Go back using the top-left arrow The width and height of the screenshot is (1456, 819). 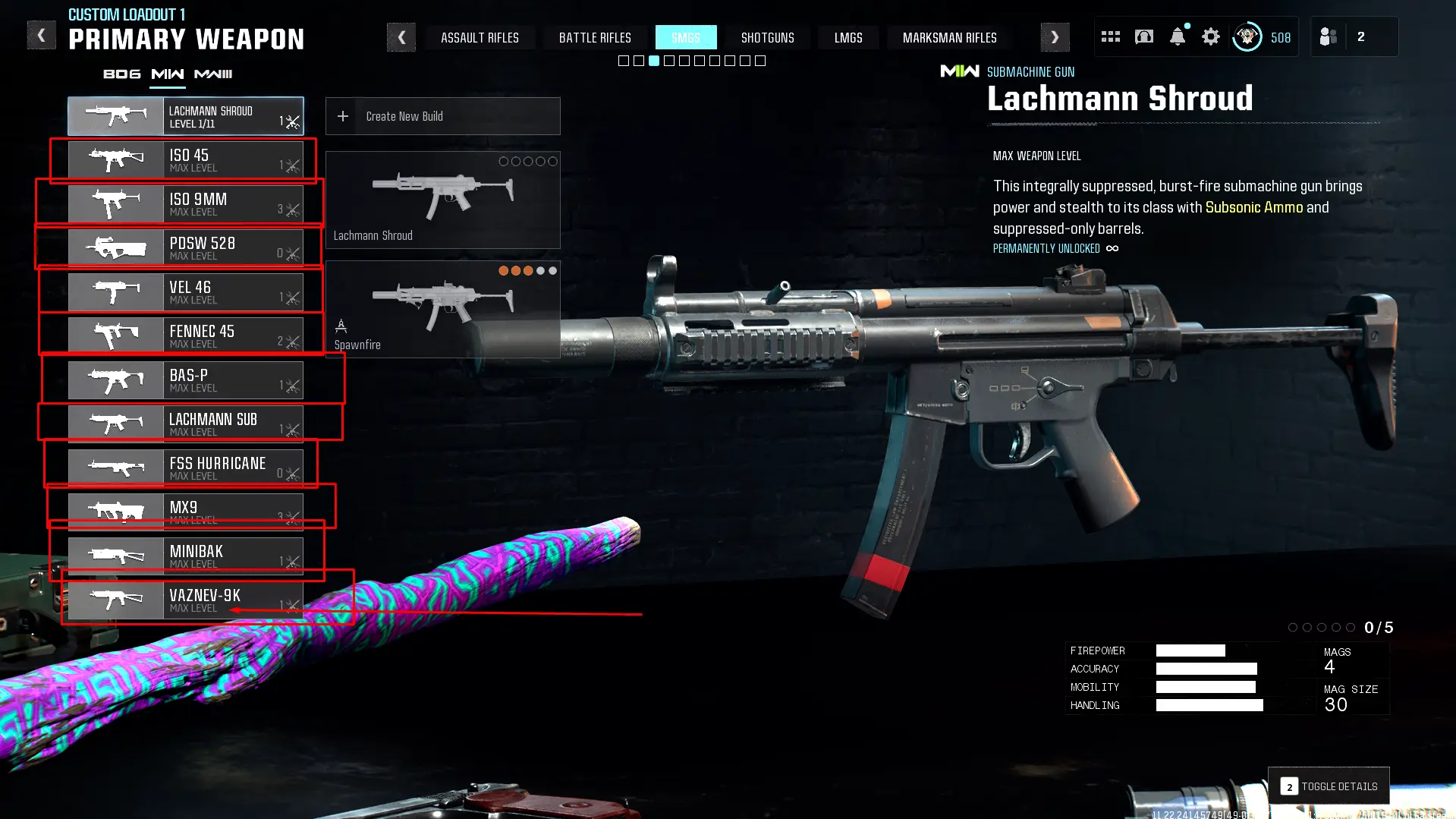pyautogui.click(x=41, y=36)
